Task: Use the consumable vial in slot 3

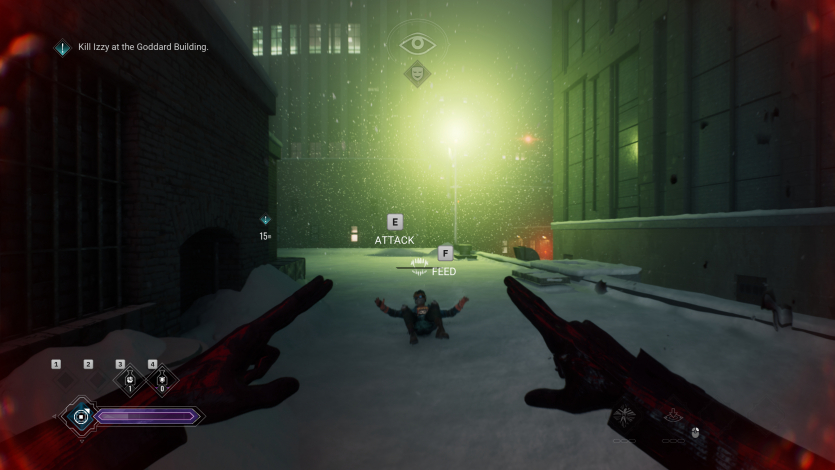Action: click(x=129, y=382)
